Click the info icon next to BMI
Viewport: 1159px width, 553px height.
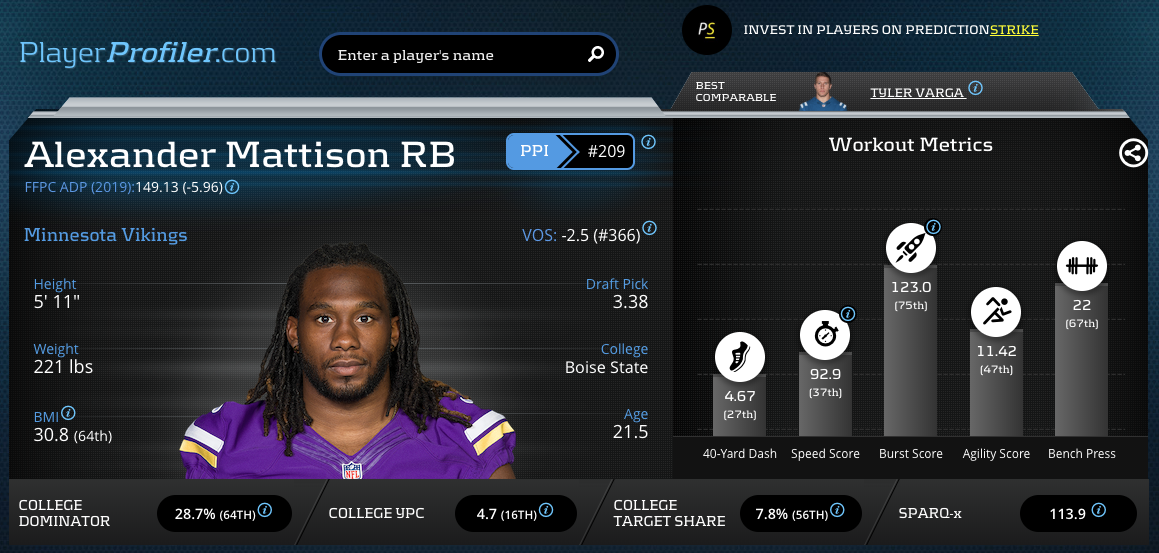coord(68,413)
